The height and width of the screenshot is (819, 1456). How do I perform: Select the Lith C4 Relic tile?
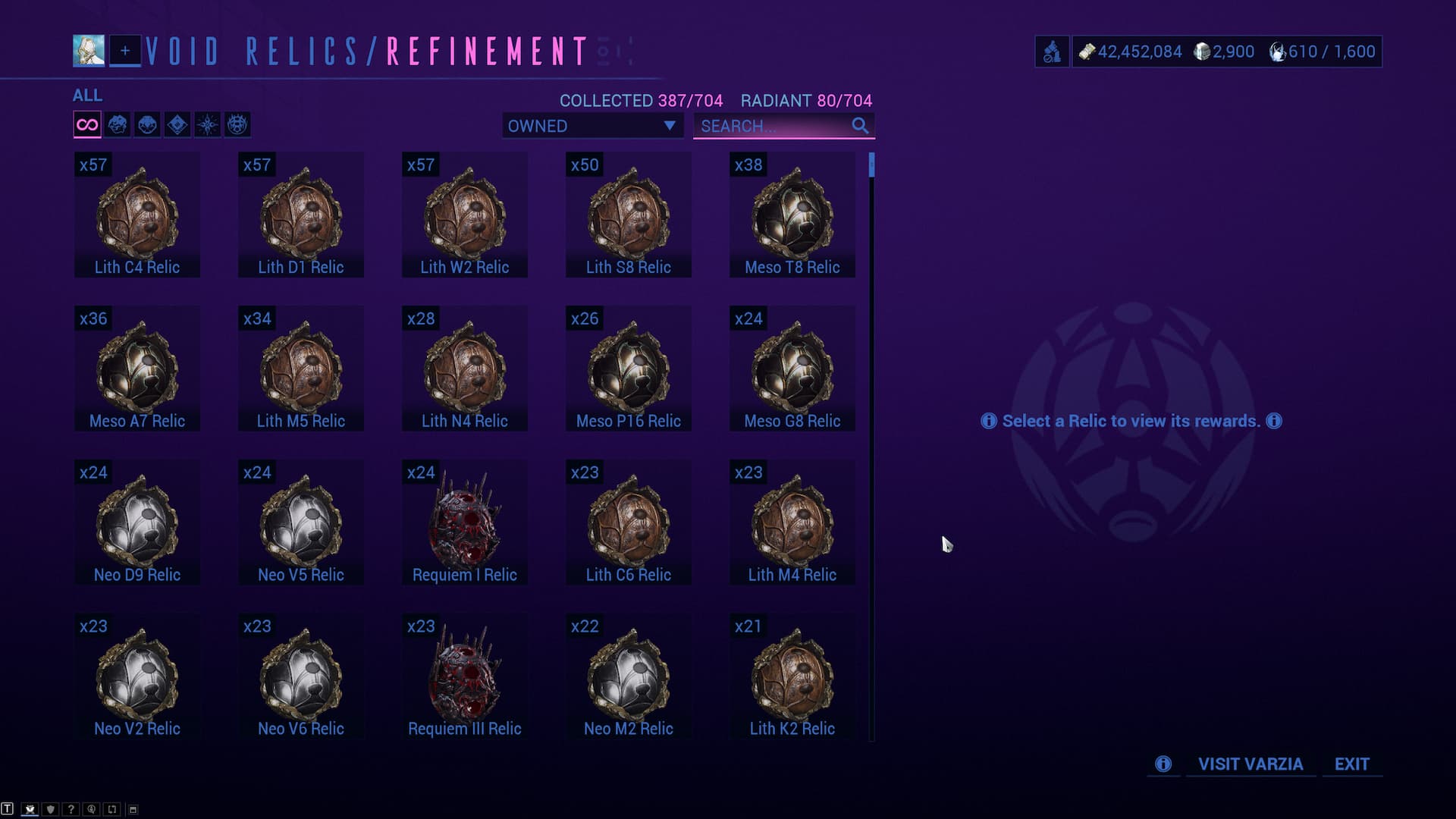point(137,215)
